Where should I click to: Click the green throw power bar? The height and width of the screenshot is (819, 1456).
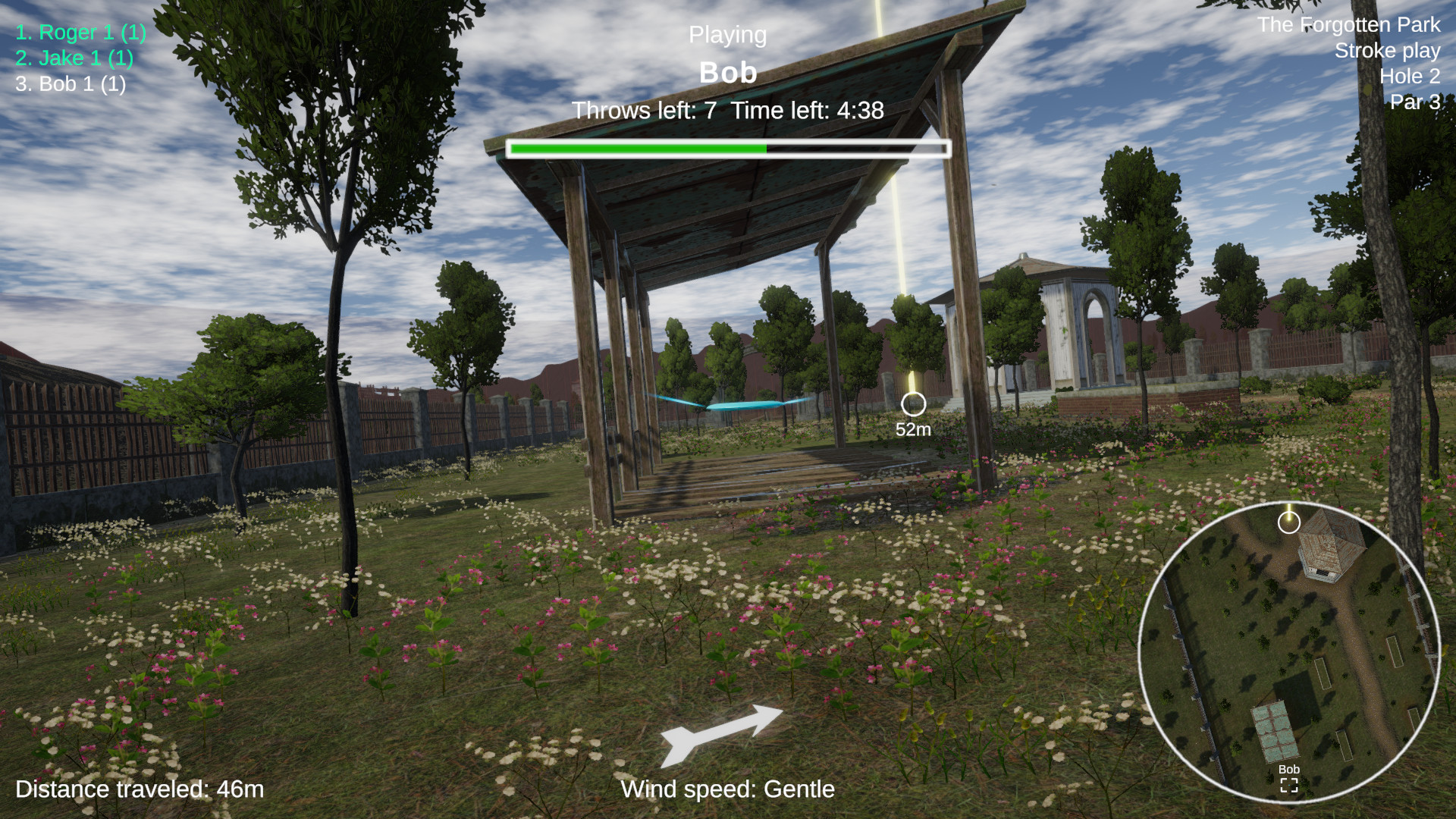coord(637,149)
